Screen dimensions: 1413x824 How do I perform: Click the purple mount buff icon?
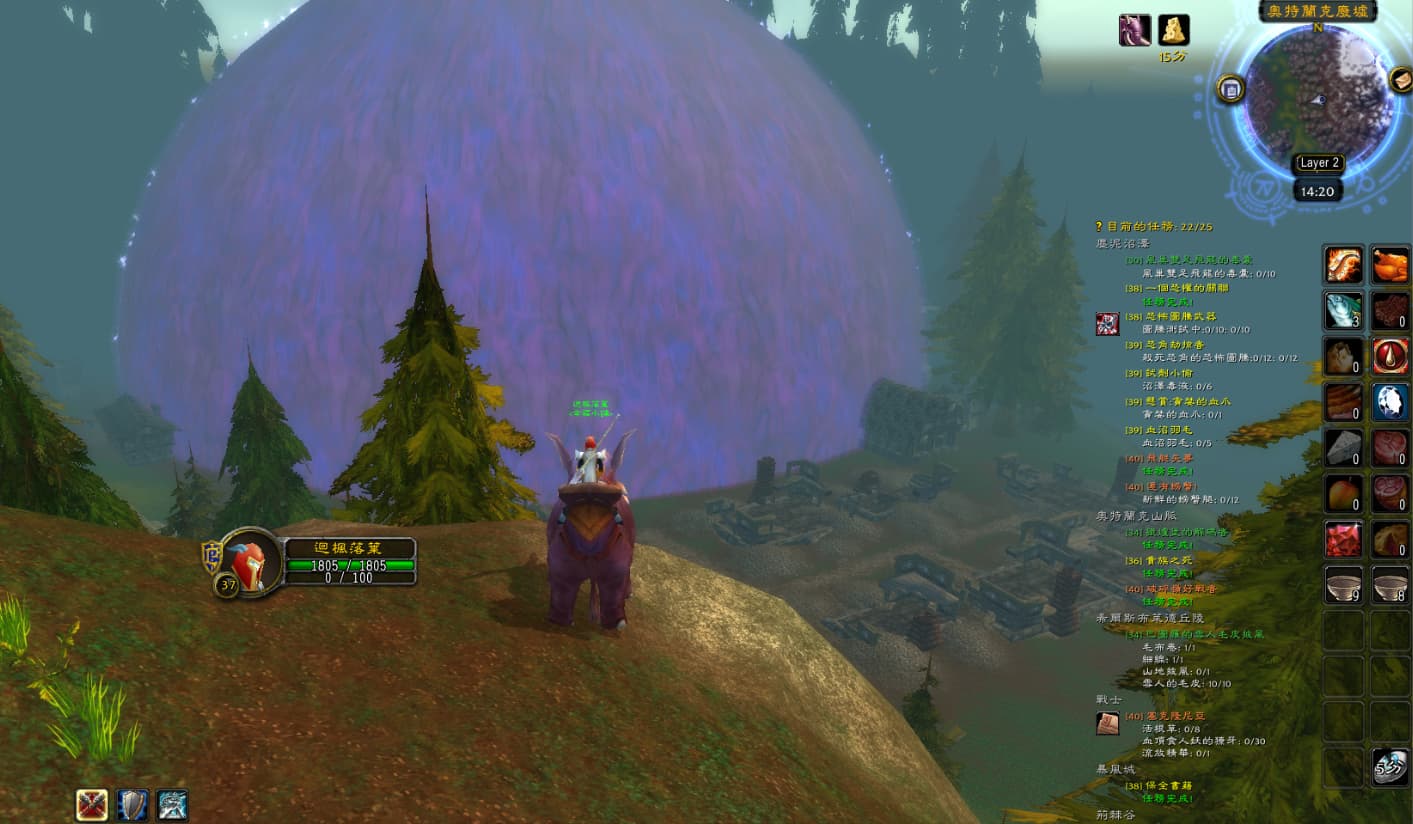1134,30
